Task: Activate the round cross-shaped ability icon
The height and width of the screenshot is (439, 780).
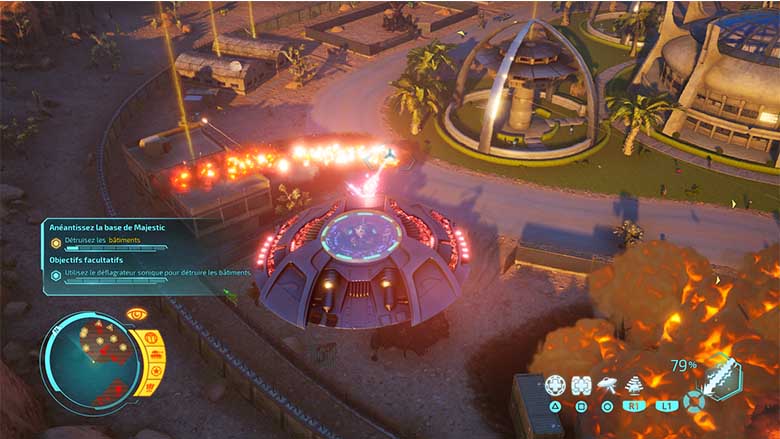Action: tap(555, 385)
